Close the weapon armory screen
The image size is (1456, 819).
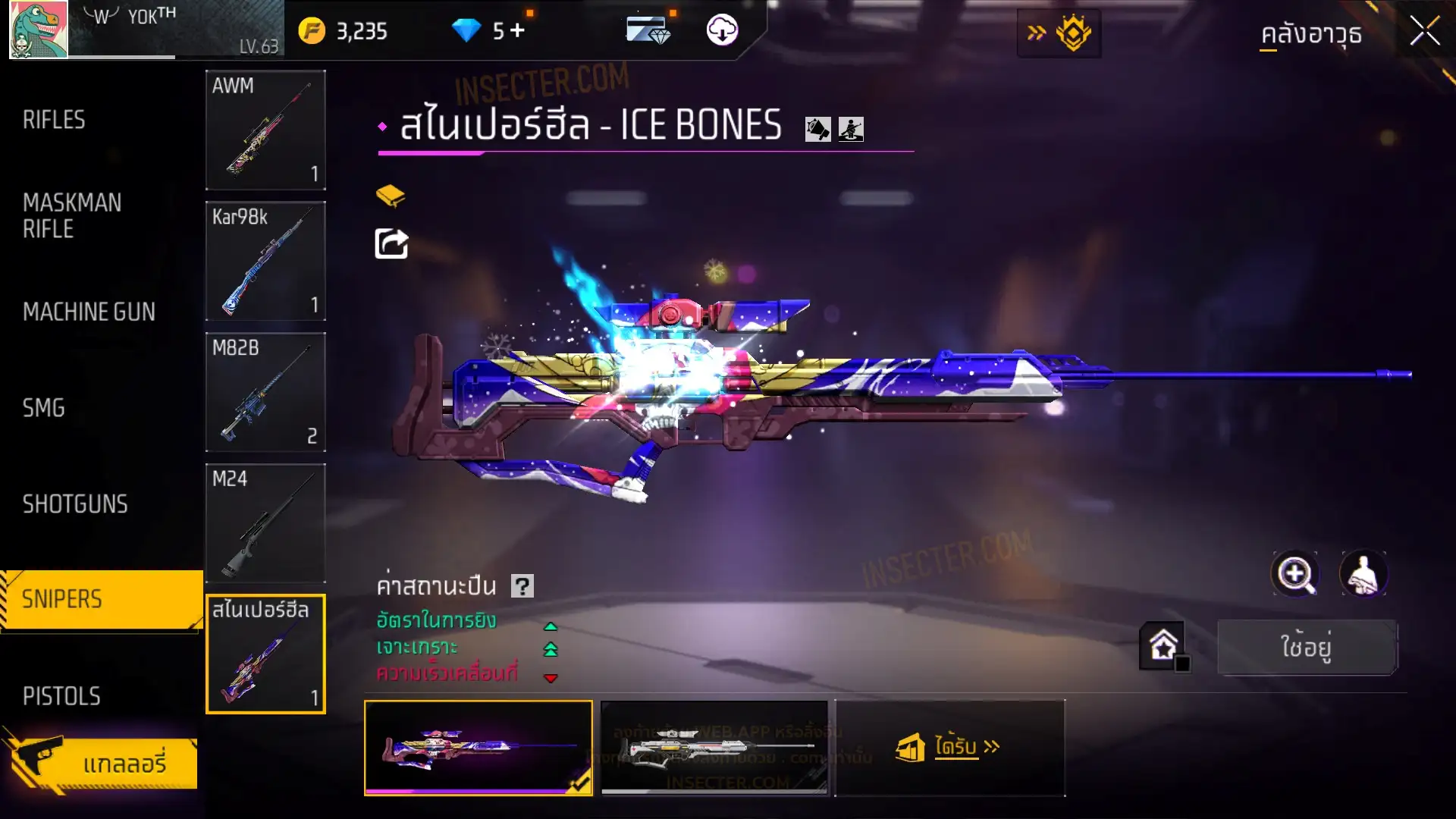click(1424, 32)
